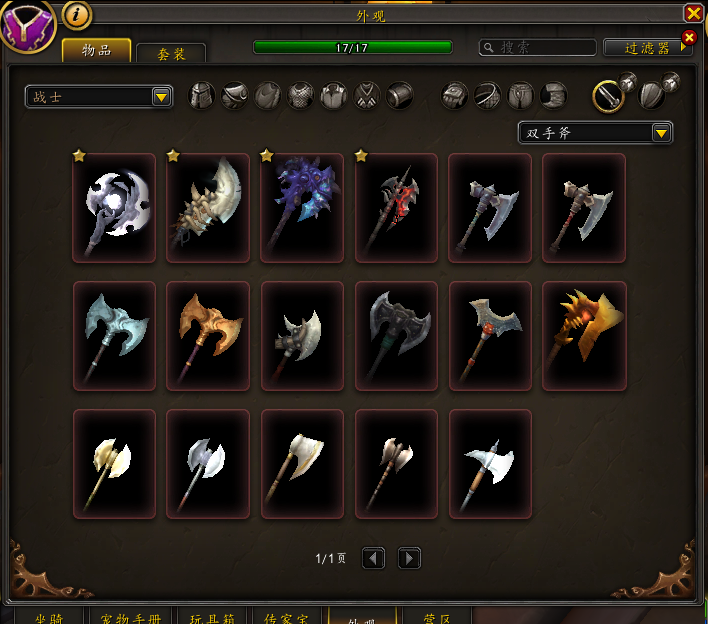Select the gloves slot icon
708x624 pixels.
point(455,96)
